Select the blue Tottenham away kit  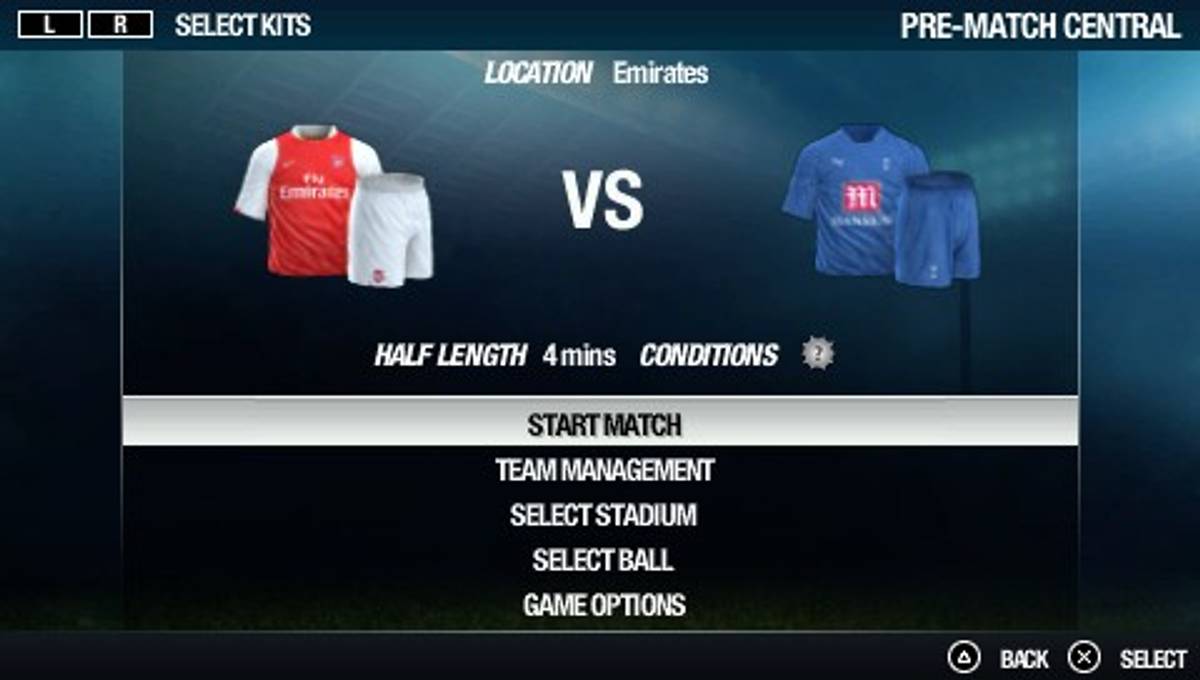coord(880,205)
